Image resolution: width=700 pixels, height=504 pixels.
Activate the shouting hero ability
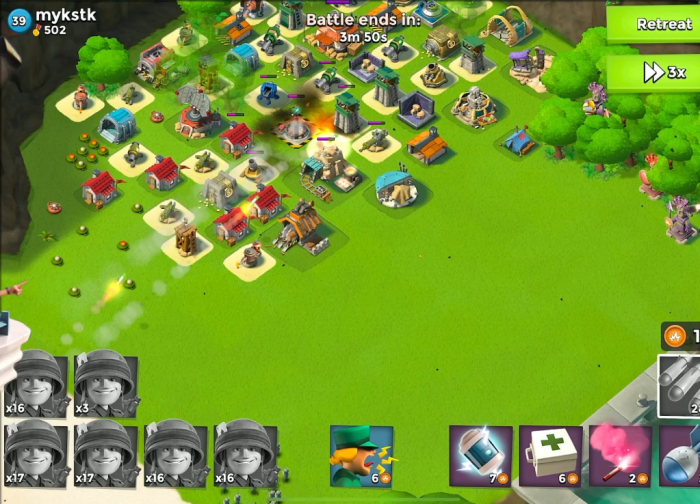tap(361, 455)
